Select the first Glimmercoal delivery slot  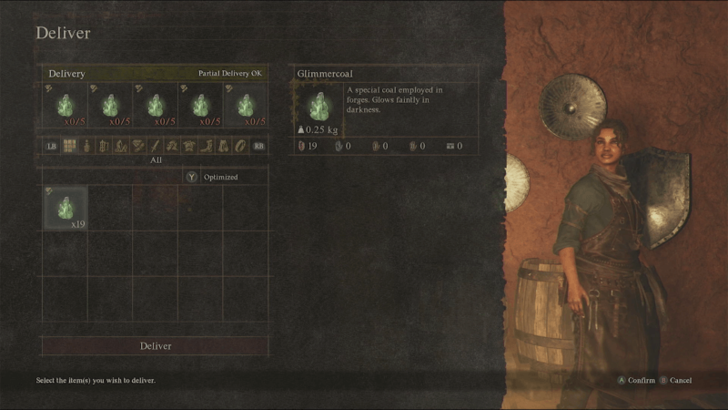pyautogui.click(x=65, y=106)
